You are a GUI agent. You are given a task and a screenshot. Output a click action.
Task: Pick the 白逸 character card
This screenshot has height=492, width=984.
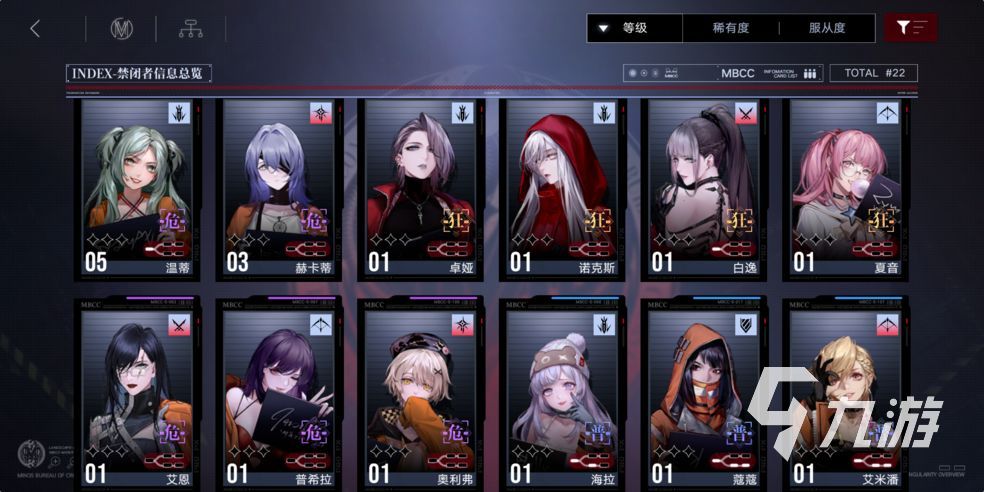pos(703,188)
